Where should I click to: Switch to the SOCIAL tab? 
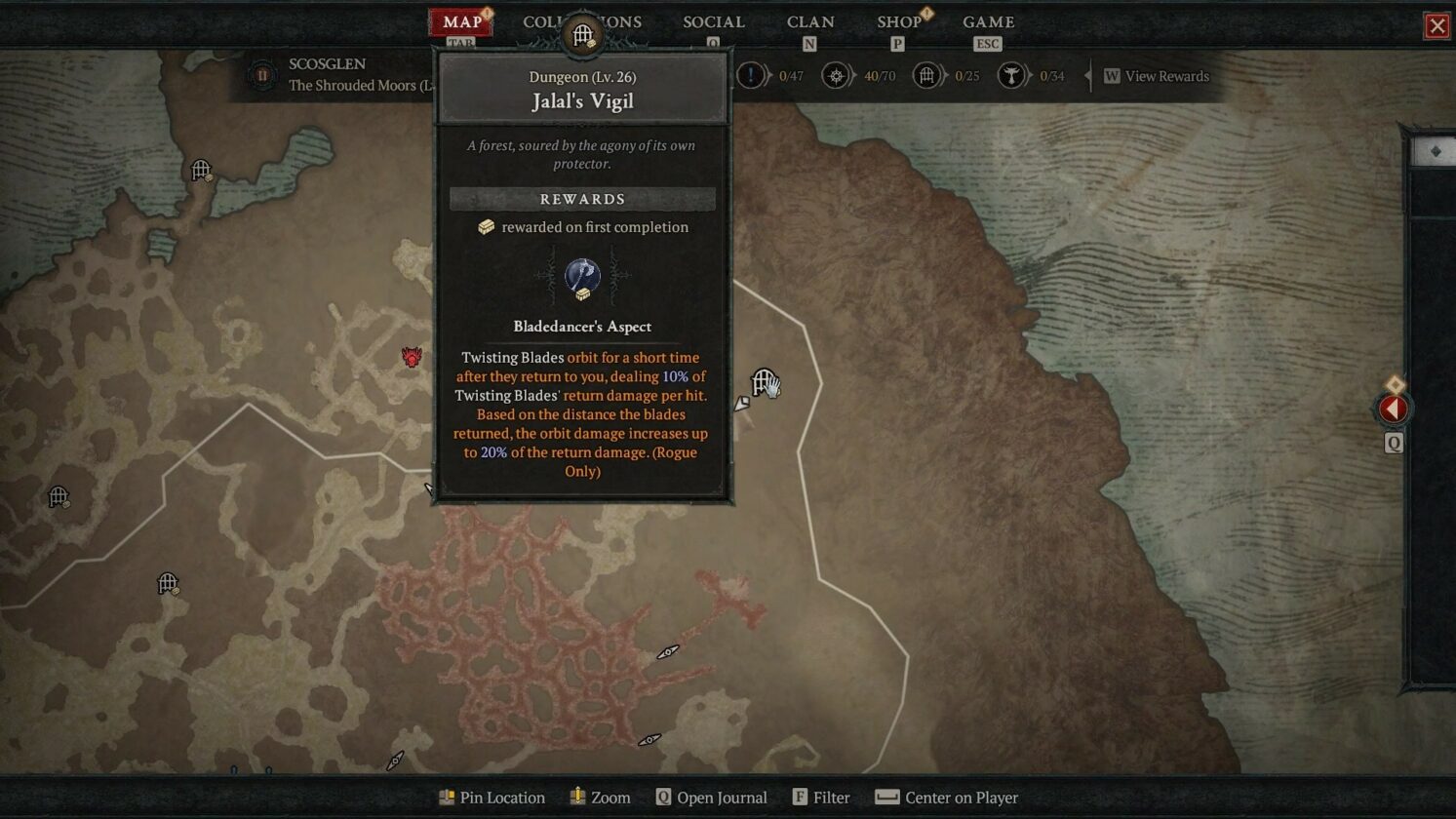(713, 21)
